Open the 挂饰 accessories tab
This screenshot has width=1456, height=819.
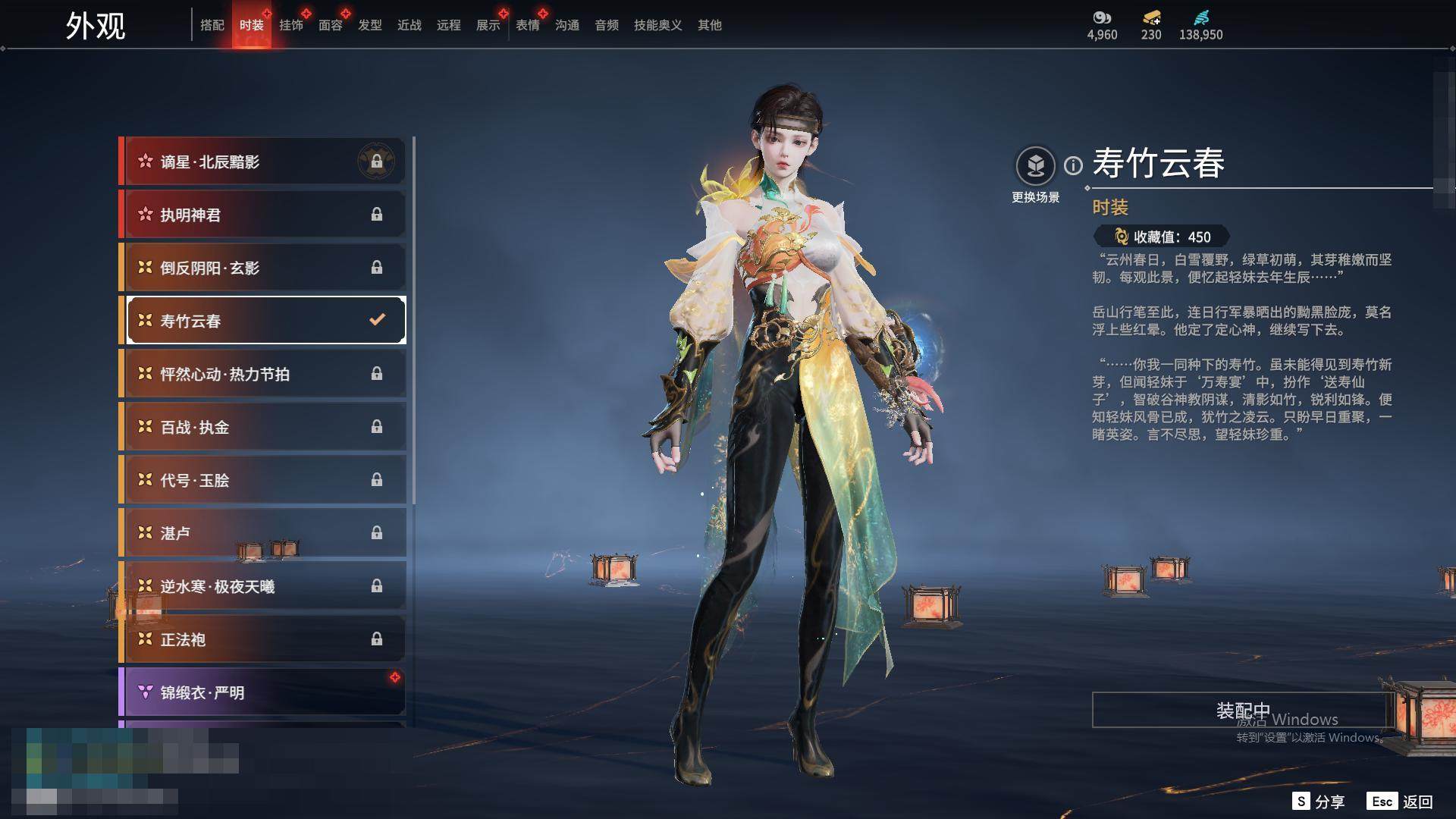pyautogui.click(x=290, y=25)
